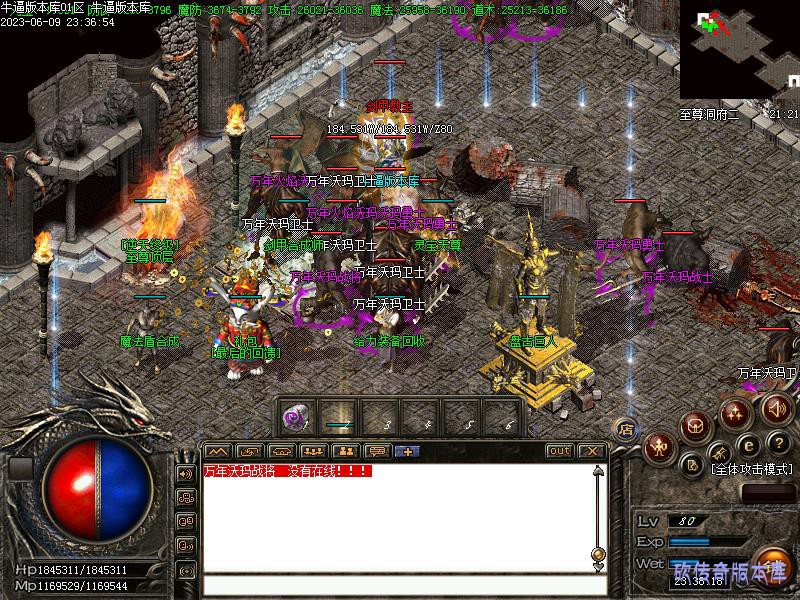The width and height of the screenshot is (800, 600).
Task: Open the character figure panel button
Action: pos(658,446)
